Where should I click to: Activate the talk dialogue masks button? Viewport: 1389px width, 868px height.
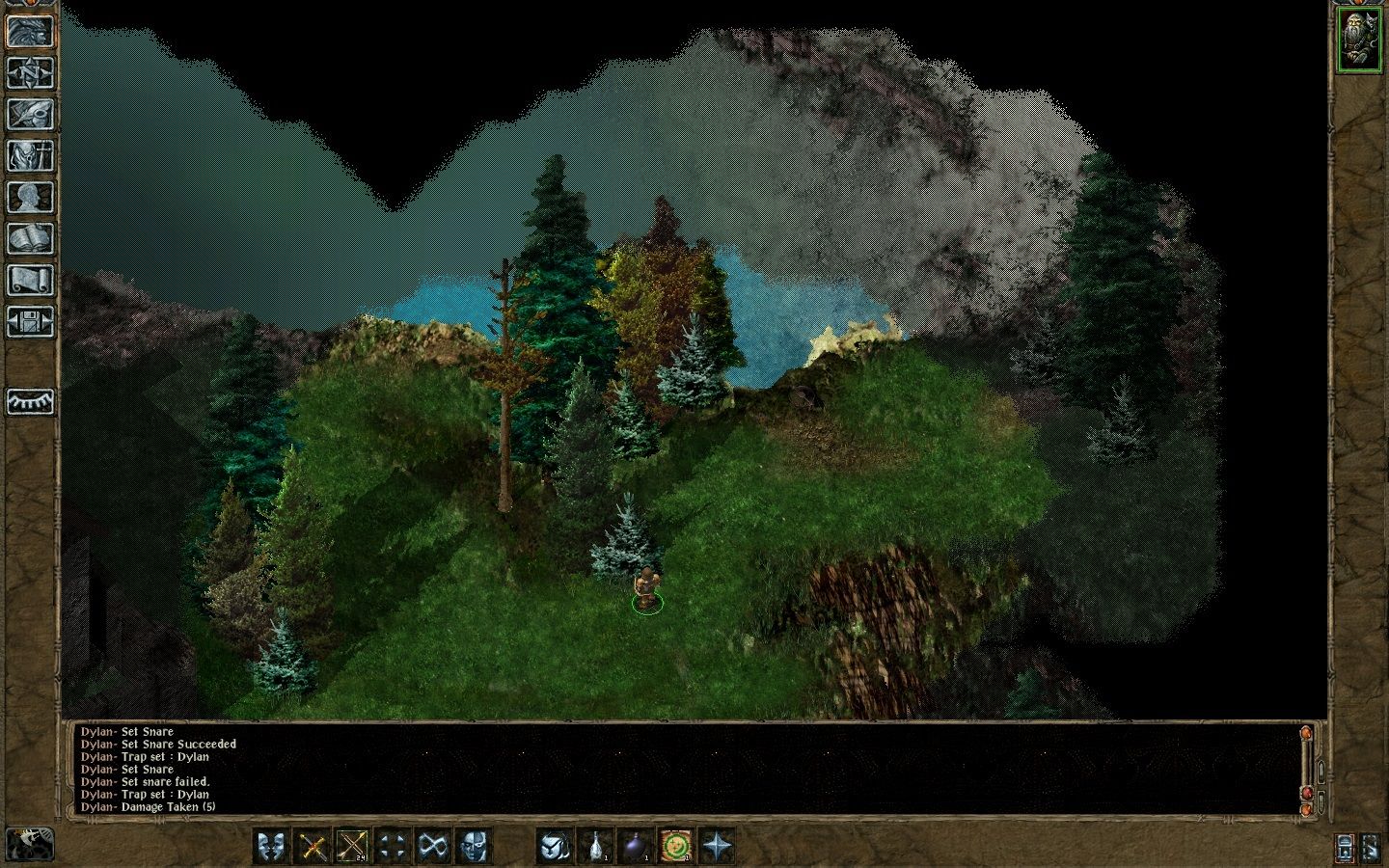click(272, 847)
